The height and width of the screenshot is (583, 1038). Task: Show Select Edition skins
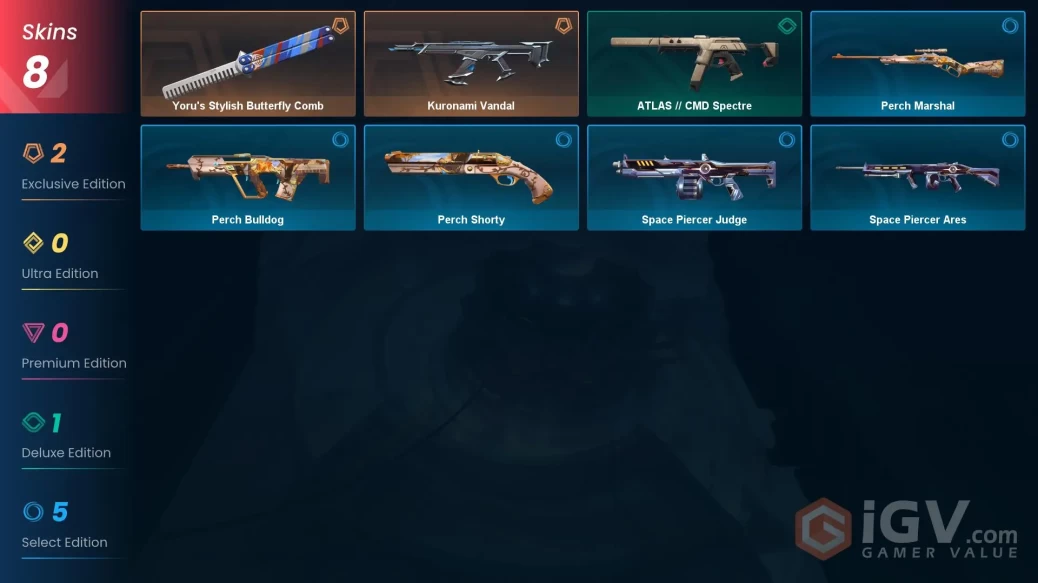pyautogui.click(x=64, y=526)
